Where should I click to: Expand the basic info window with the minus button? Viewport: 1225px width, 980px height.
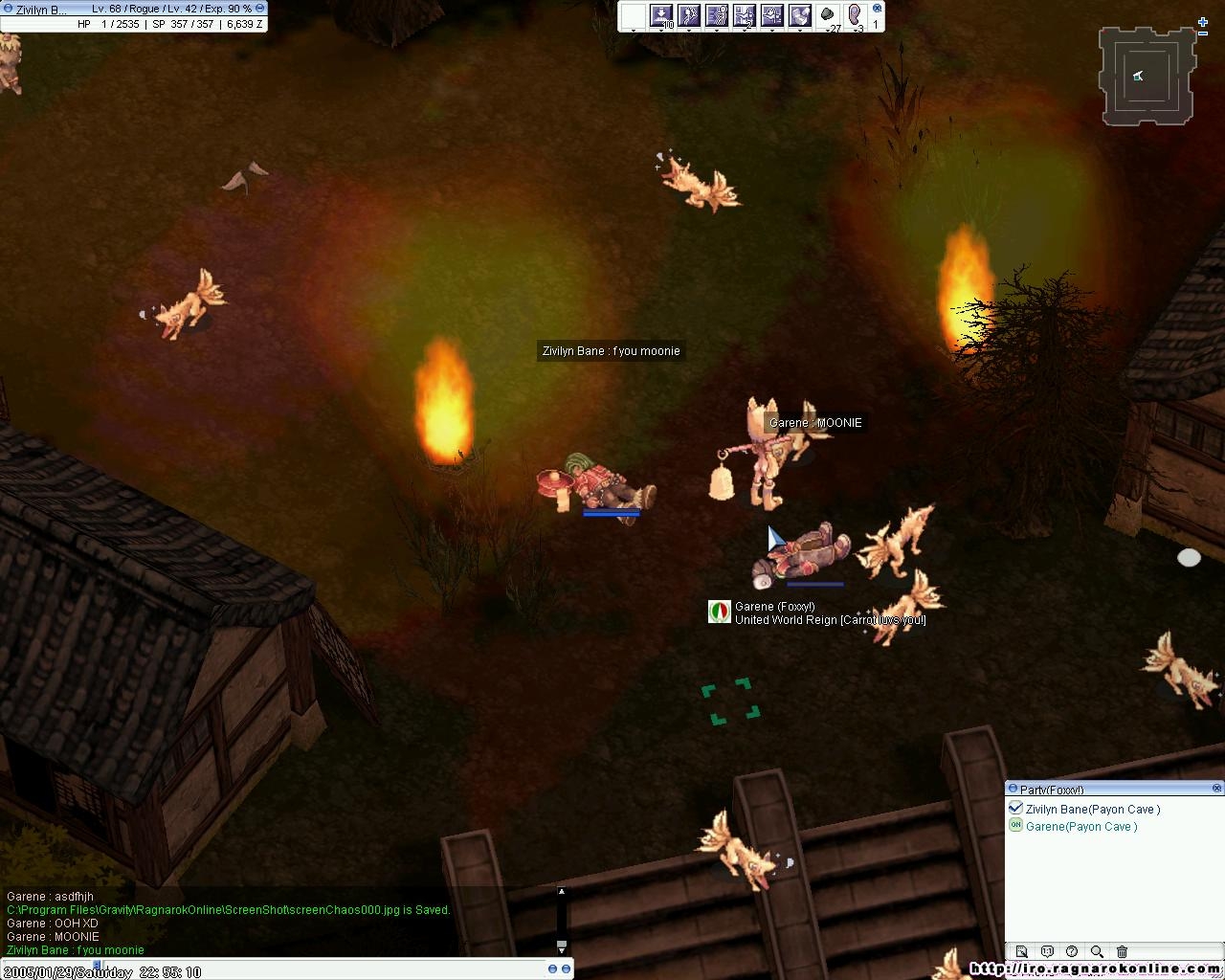click(x=259, y=9)
